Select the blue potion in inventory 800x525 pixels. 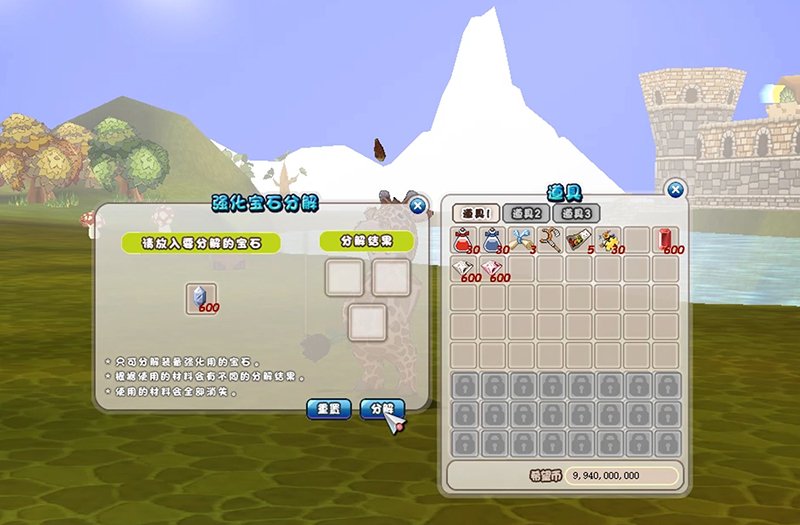tap(493, 240)
